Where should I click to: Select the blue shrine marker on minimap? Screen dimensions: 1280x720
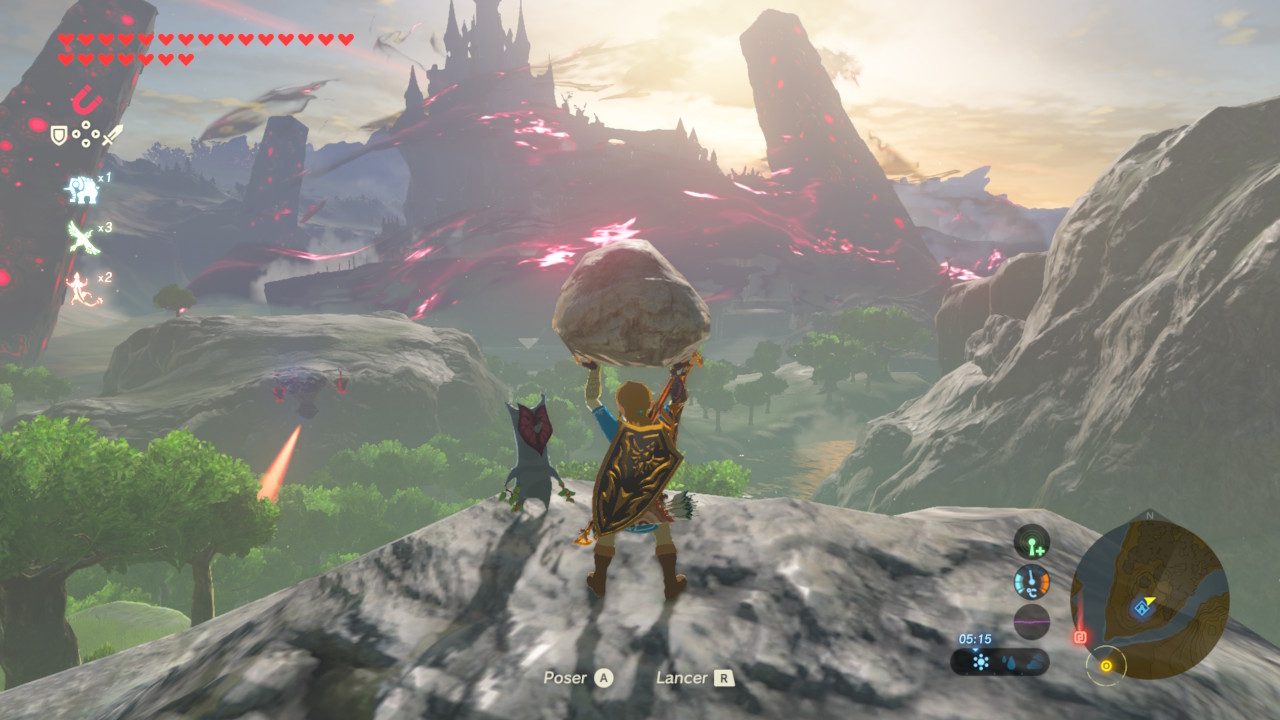coord(1139,607)
